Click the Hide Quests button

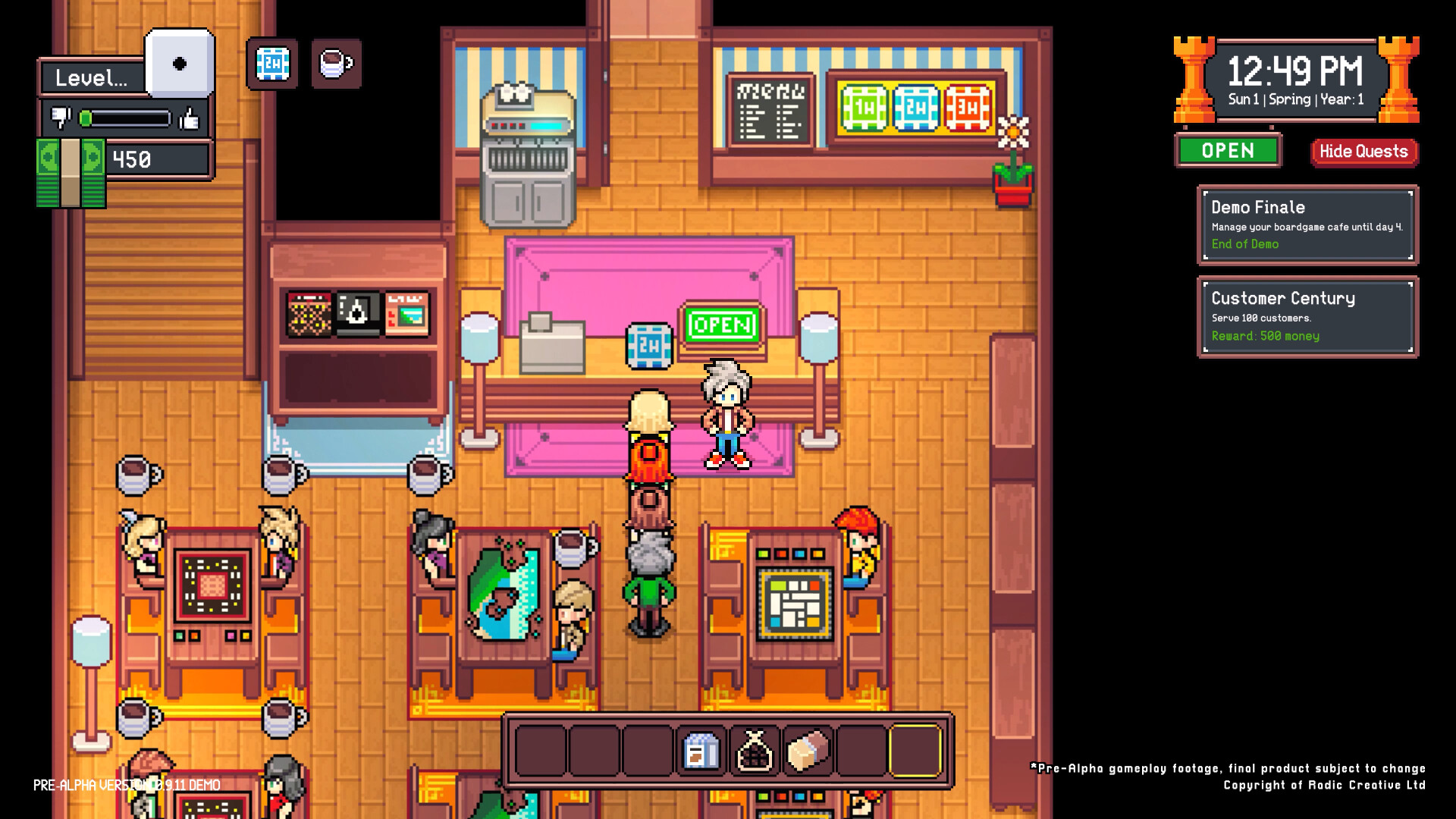[1363, 151]
